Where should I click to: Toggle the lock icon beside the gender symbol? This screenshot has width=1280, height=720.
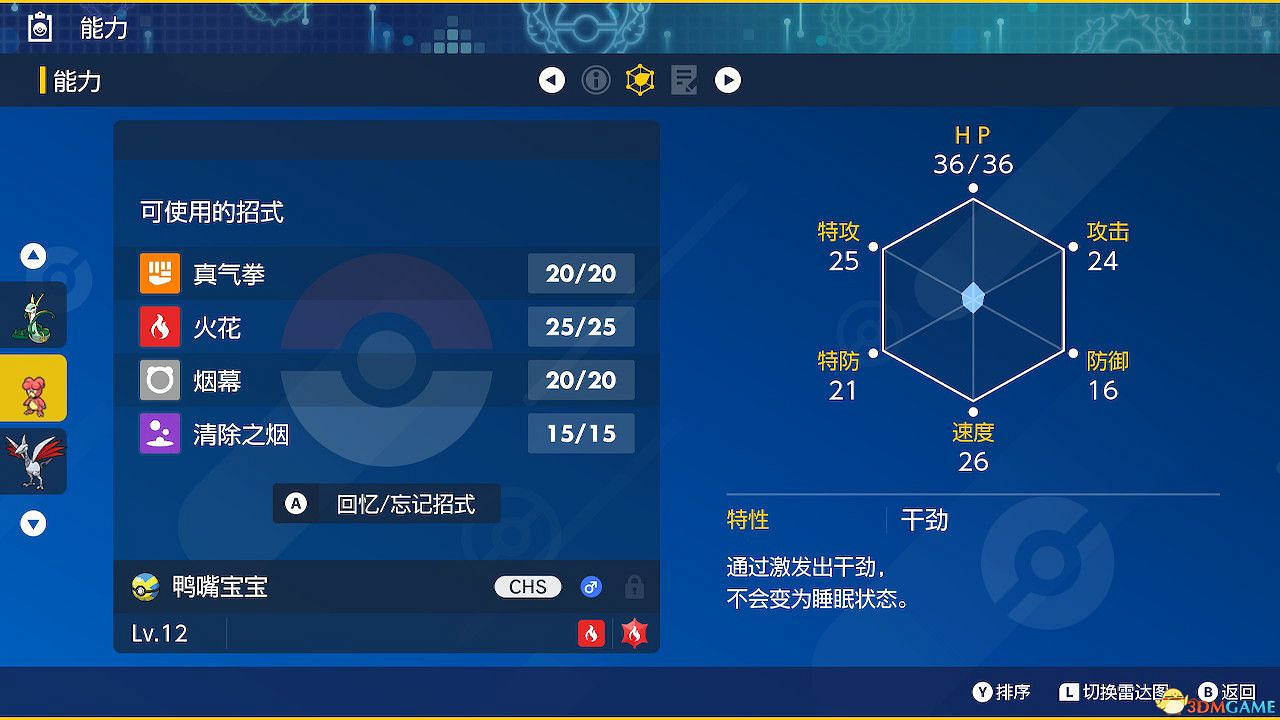click(634, 587)
